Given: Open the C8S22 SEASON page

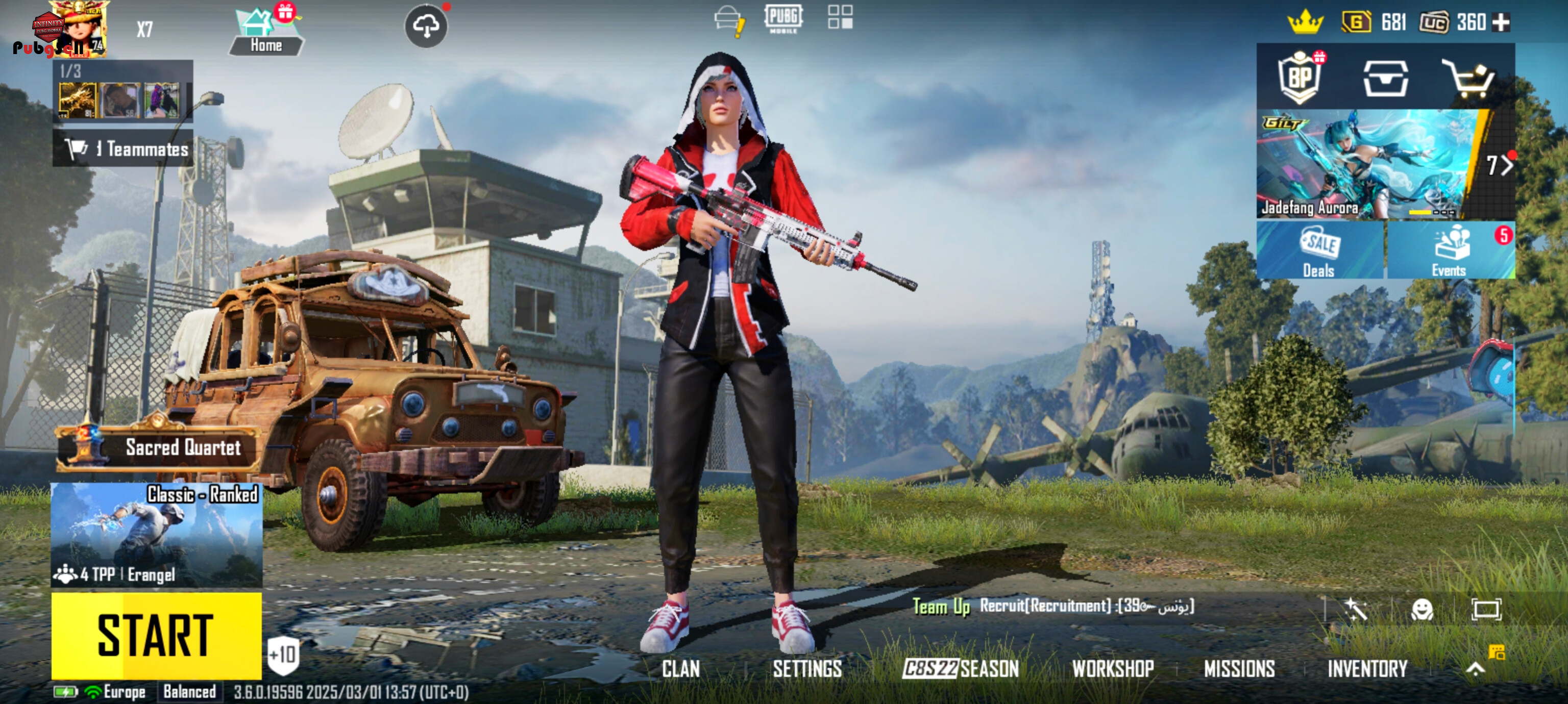Looking at the screenshot, I should (x=960, y=669).
